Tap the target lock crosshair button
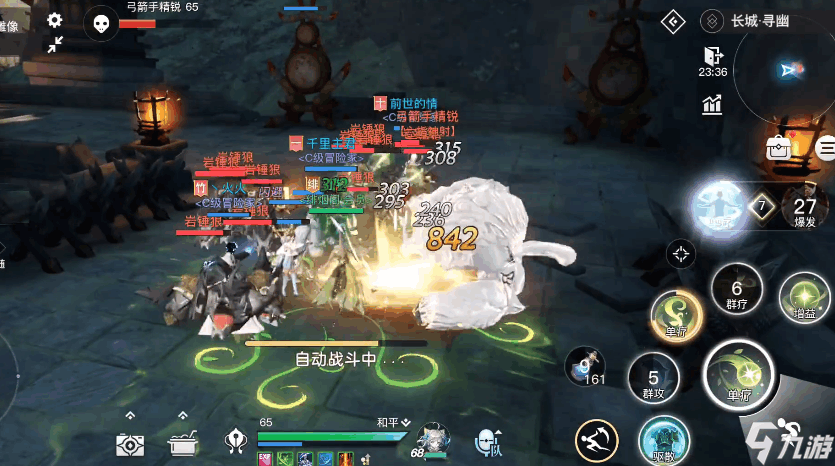Image resolution: width=835 pixels, height=466 pixels. point(682,253)
